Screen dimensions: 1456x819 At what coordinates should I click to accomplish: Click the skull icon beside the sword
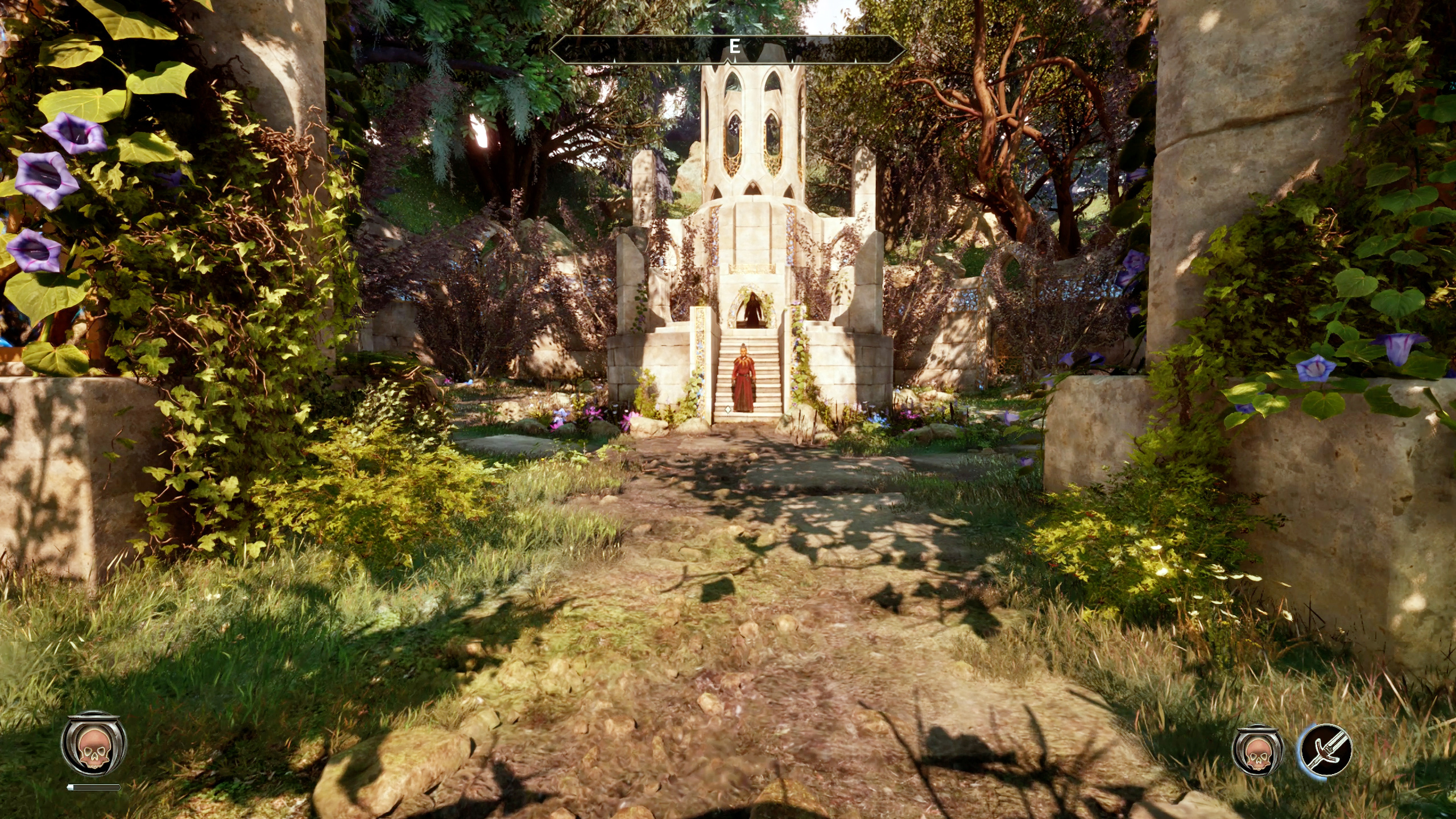[x=1258, y=750]
